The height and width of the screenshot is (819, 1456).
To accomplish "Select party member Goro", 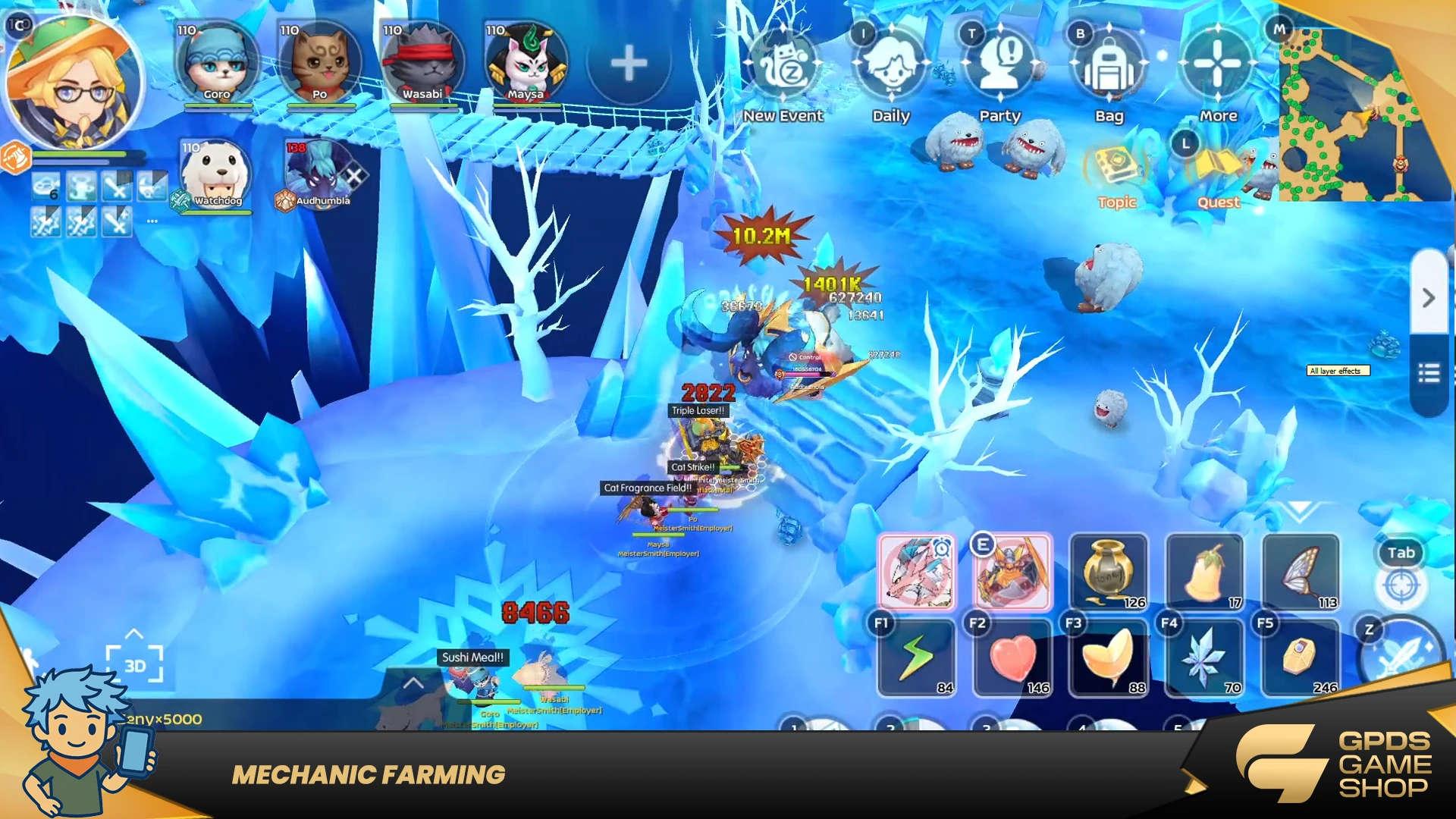I will coord(217,64).
